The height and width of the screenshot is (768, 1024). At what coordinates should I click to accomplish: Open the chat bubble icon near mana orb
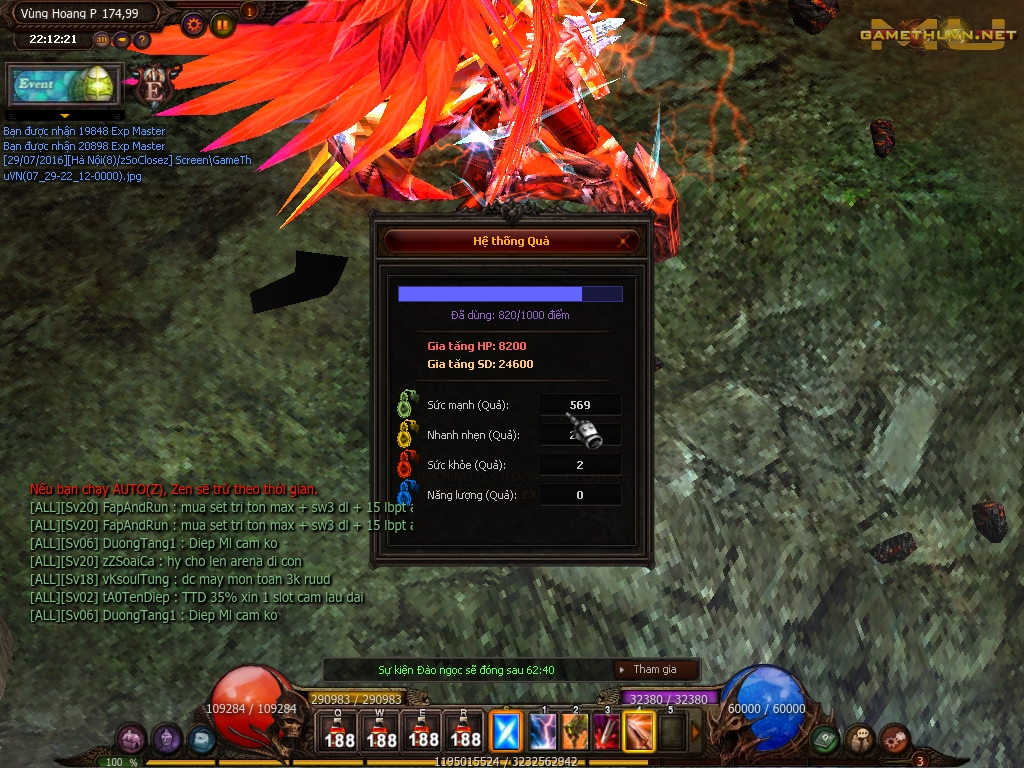[x=860, y=739]
